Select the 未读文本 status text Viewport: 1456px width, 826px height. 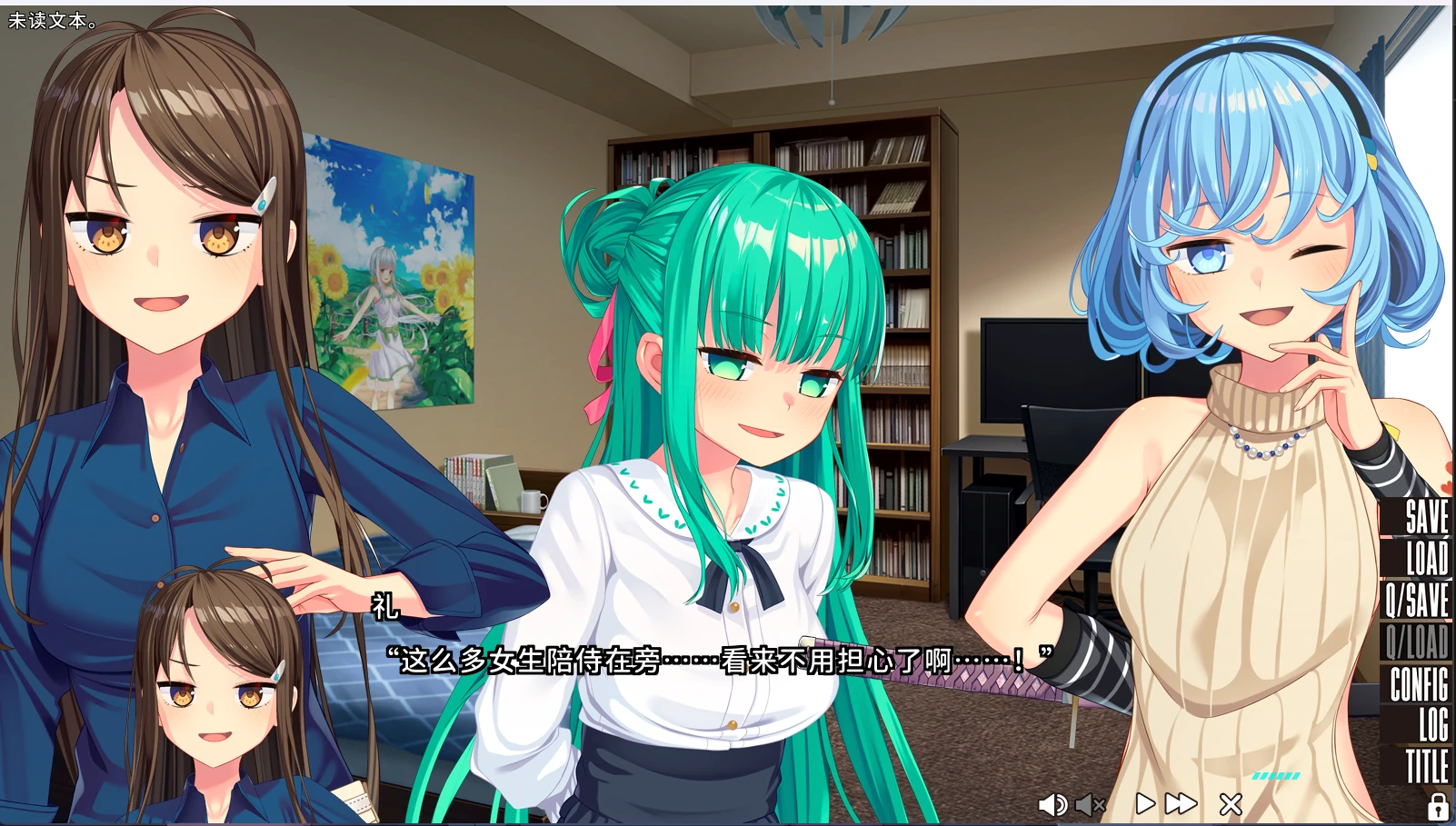coord(50,17)
